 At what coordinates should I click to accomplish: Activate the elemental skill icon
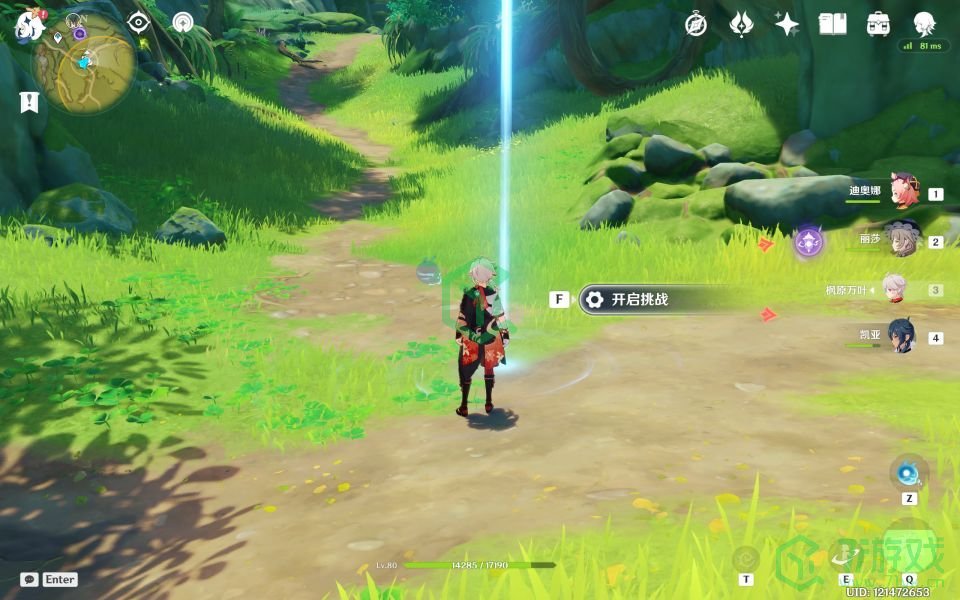(x=846, y=559)
